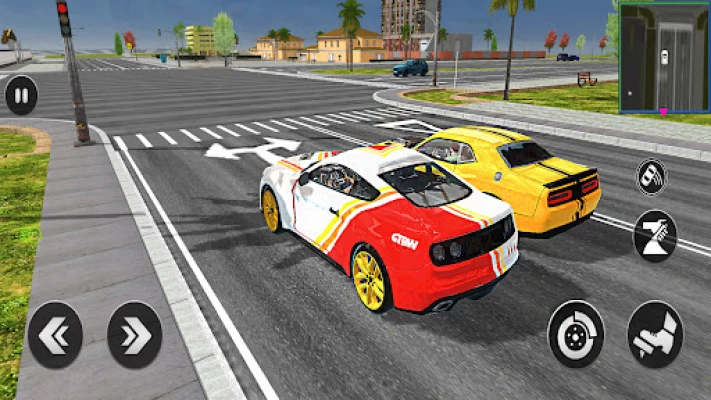Steer left with the left arrow button
711x400 pixels.
point(55,334)
